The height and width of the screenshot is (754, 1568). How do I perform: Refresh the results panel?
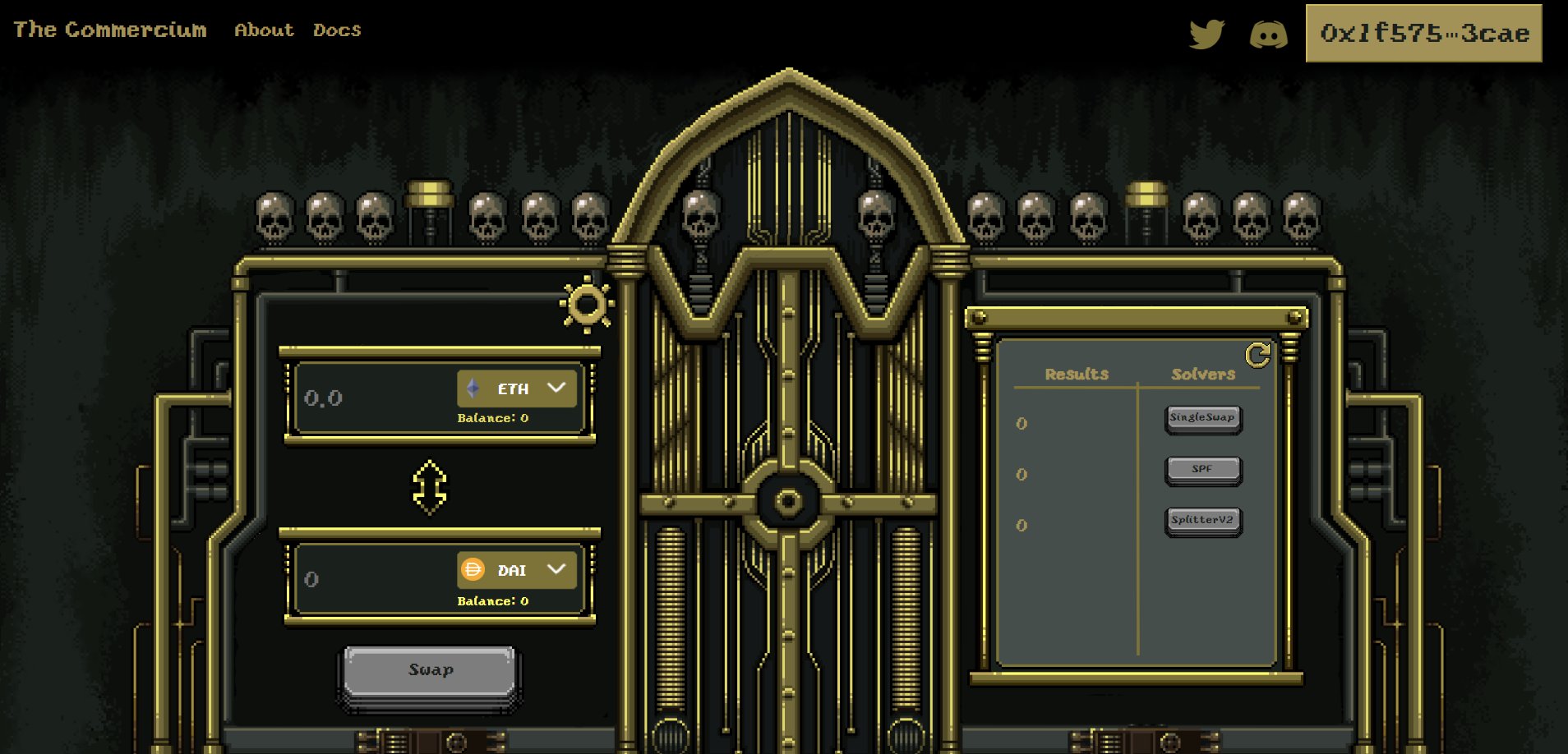[x=1257, y=355]
